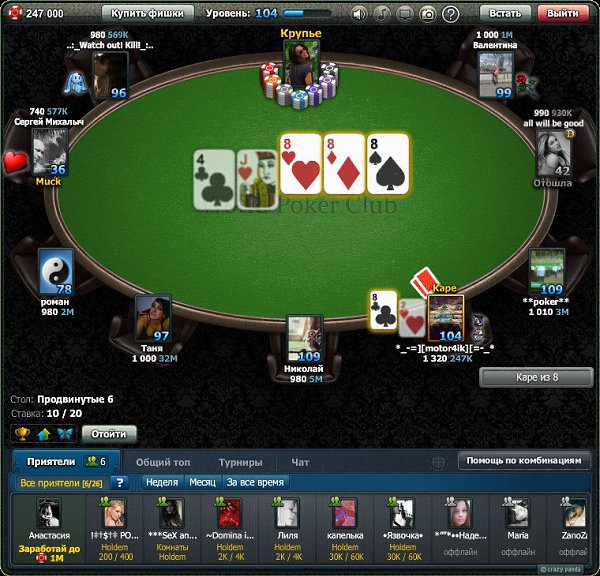Screen dimensions: 600x576
Task: Exit the table with the red 'Выйти' button
Action: 565,14
